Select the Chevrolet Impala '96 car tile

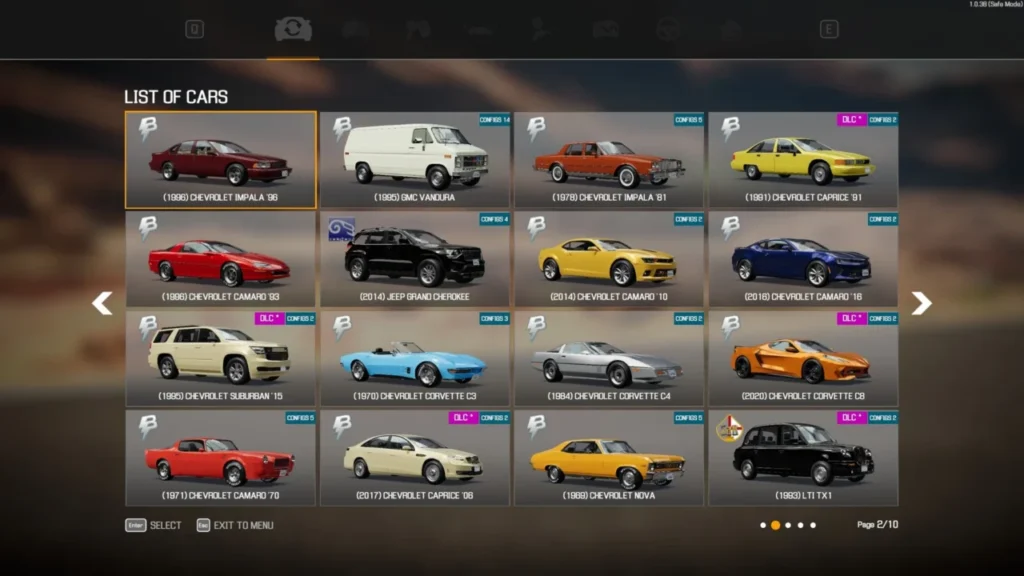pos(220,160)
